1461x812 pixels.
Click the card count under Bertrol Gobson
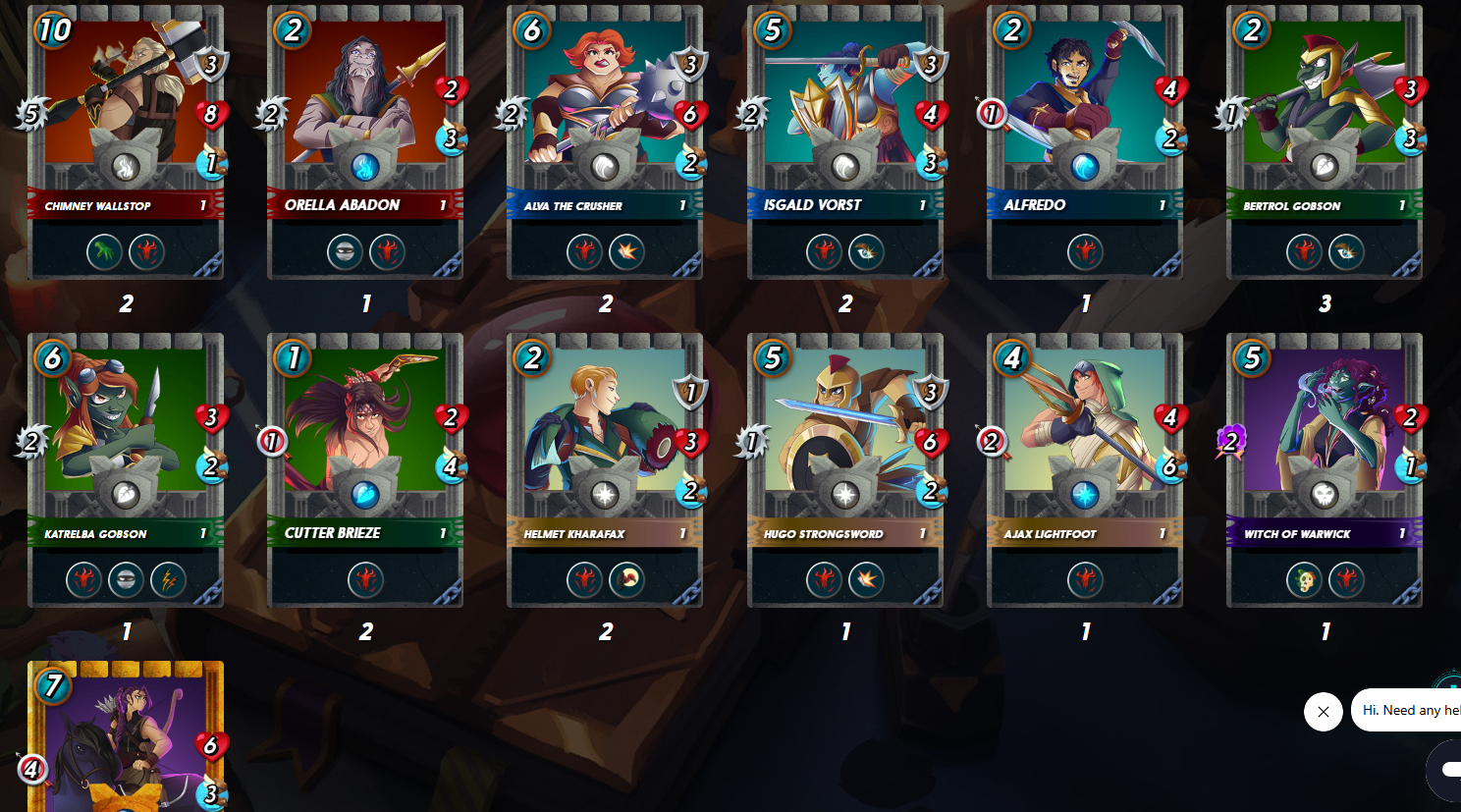click(x=1324, y=304)
